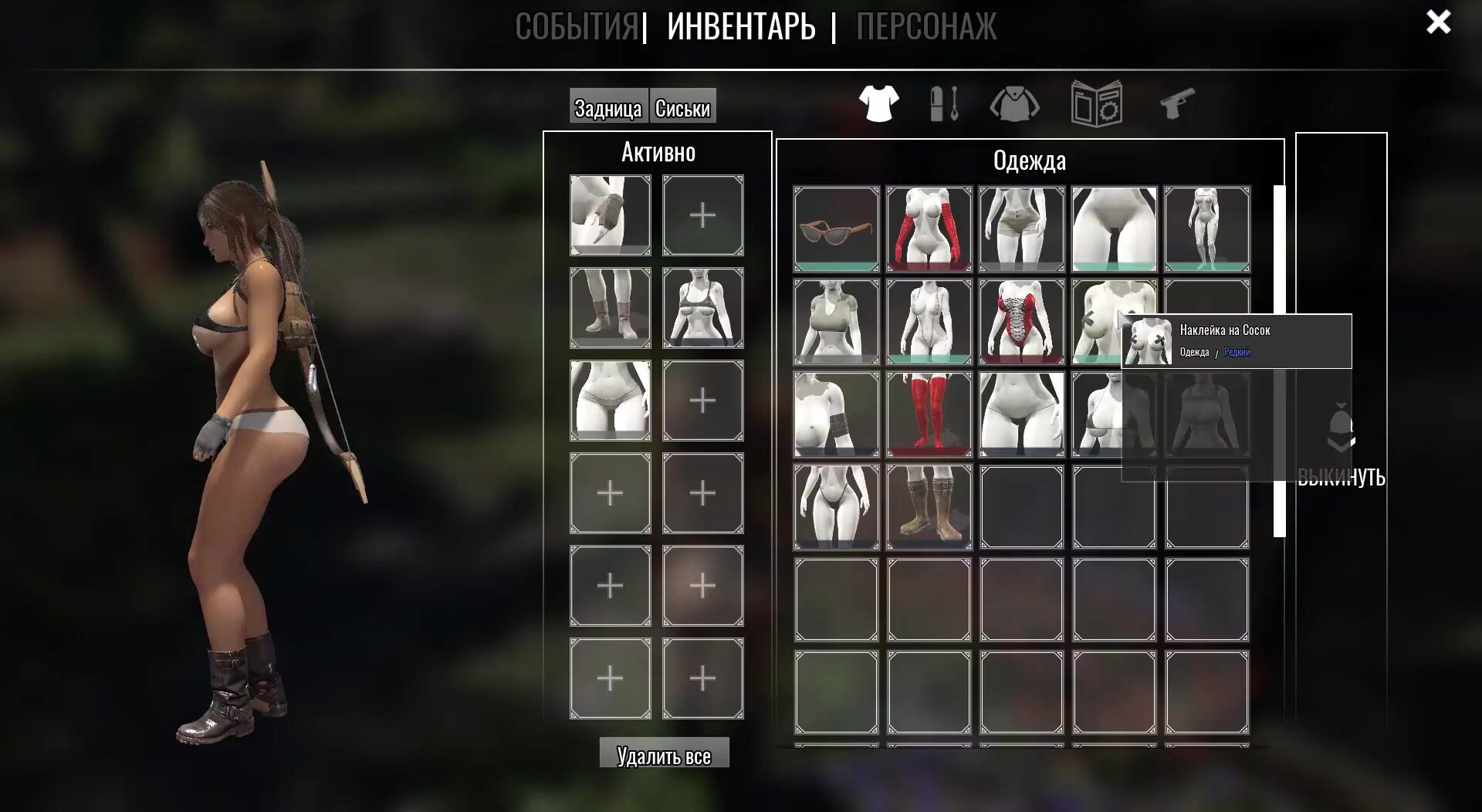Select the Инвентарь tab
1482x812 pixels.
coord(741,26)
